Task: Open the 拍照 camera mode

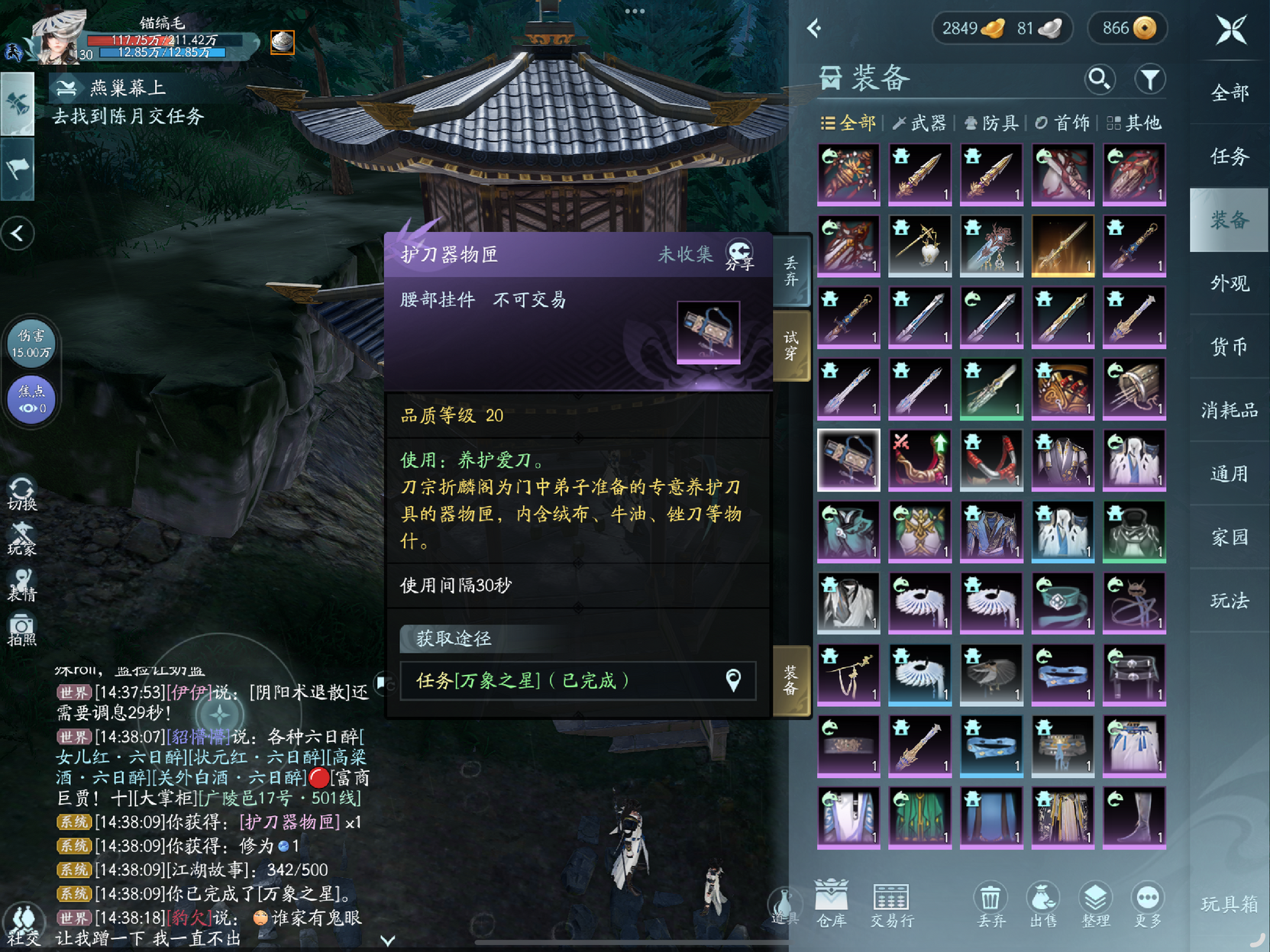Action: pos(22,631)
